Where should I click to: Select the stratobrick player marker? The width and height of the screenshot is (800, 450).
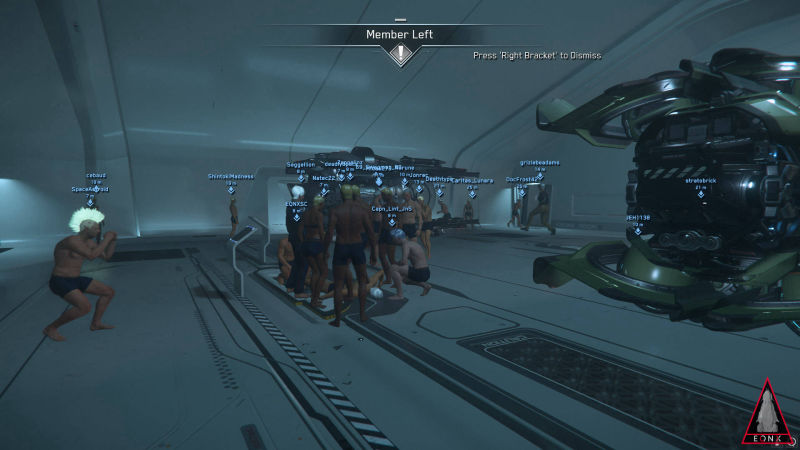(701, 196)
